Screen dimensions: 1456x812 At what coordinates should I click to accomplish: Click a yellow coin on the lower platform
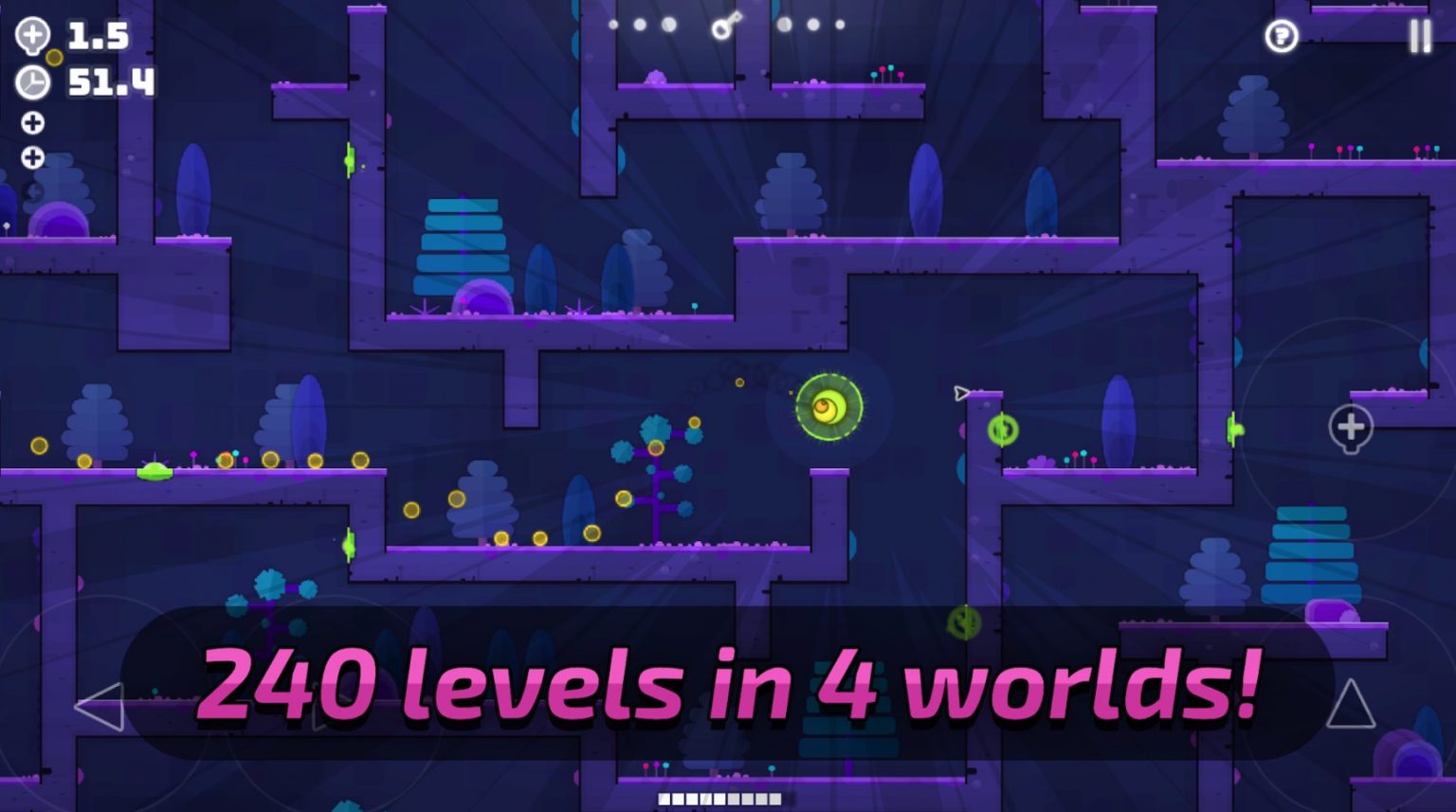pyautogui.click(x=500, y=536)
